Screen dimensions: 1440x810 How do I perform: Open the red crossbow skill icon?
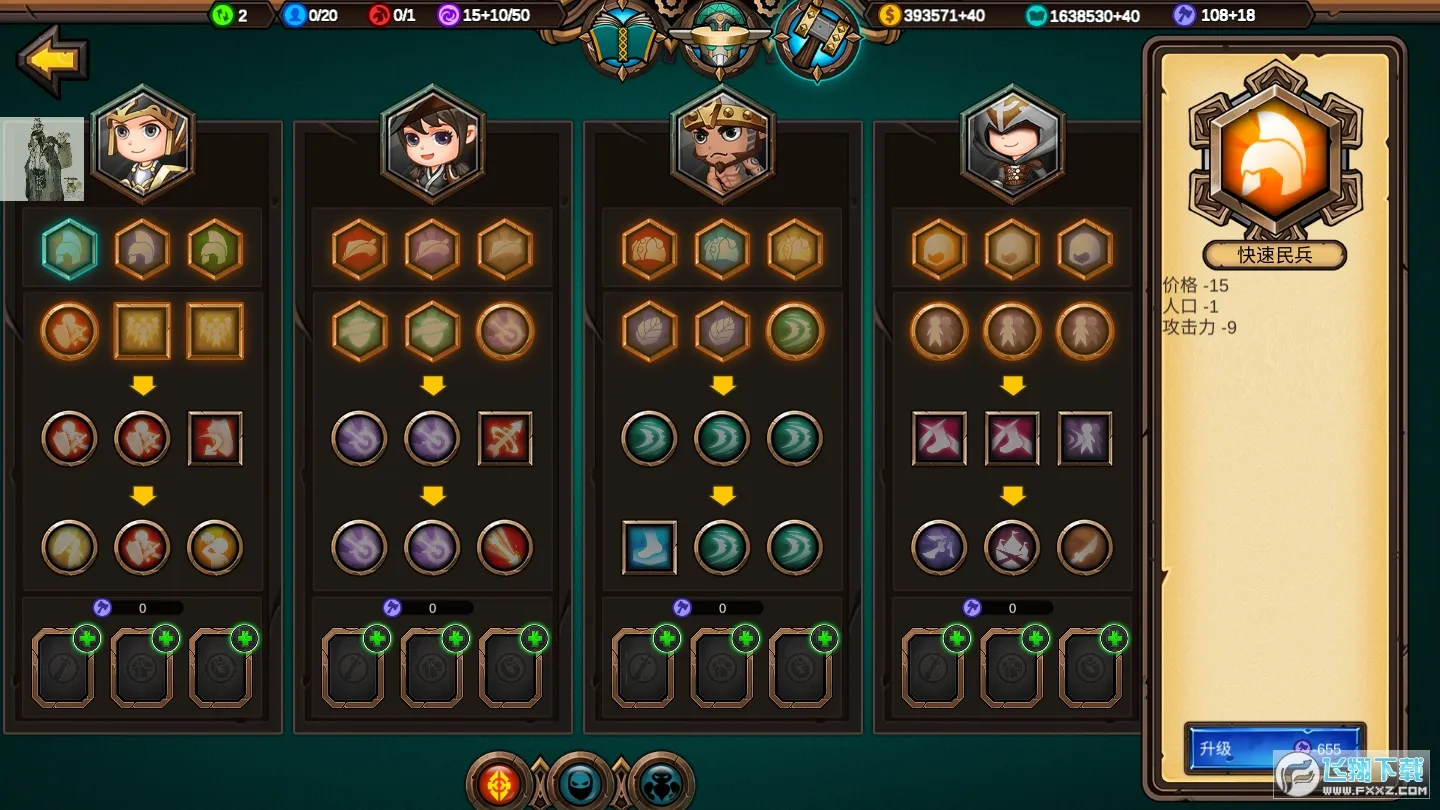(x=505, y=440)
